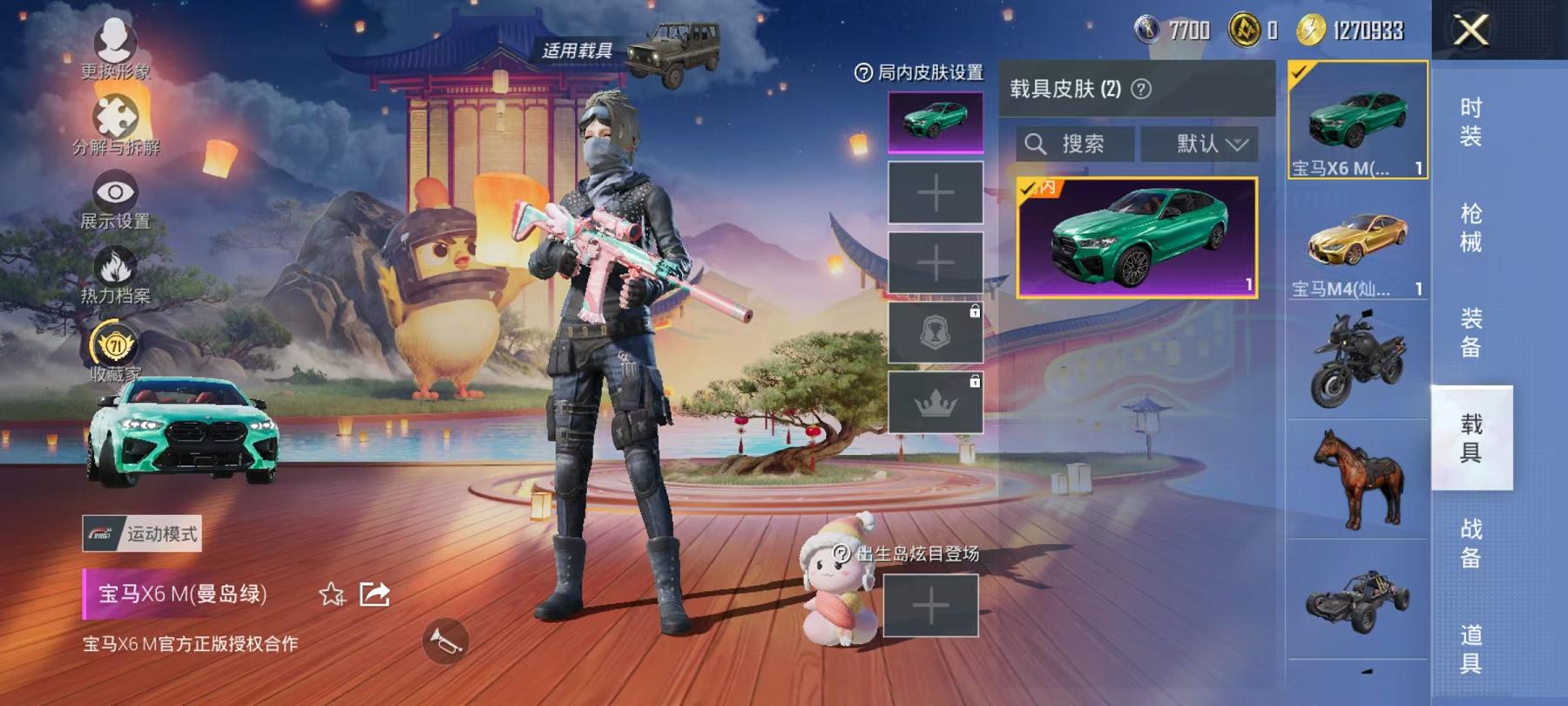Click the share icon beside vehicle name
This screenshot has height=706, width=1568.
click(x=375, y=593)
